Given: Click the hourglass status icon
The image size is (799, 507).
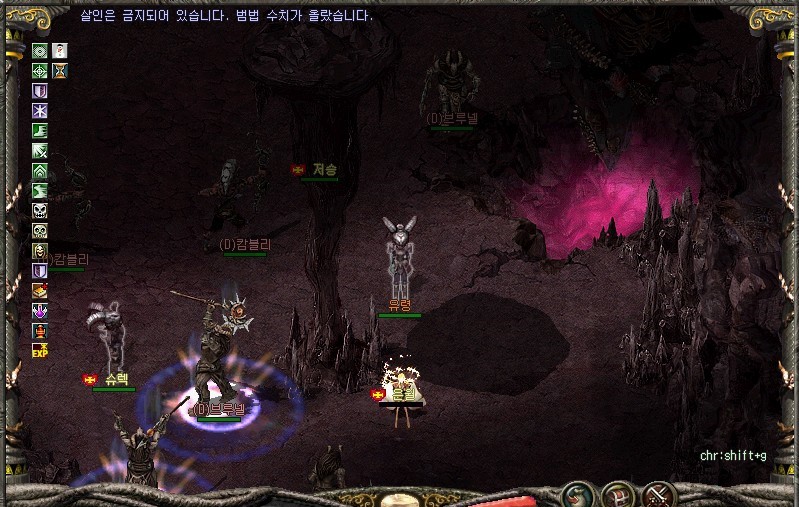Looking at the screenshot, I should click(60, 70).
